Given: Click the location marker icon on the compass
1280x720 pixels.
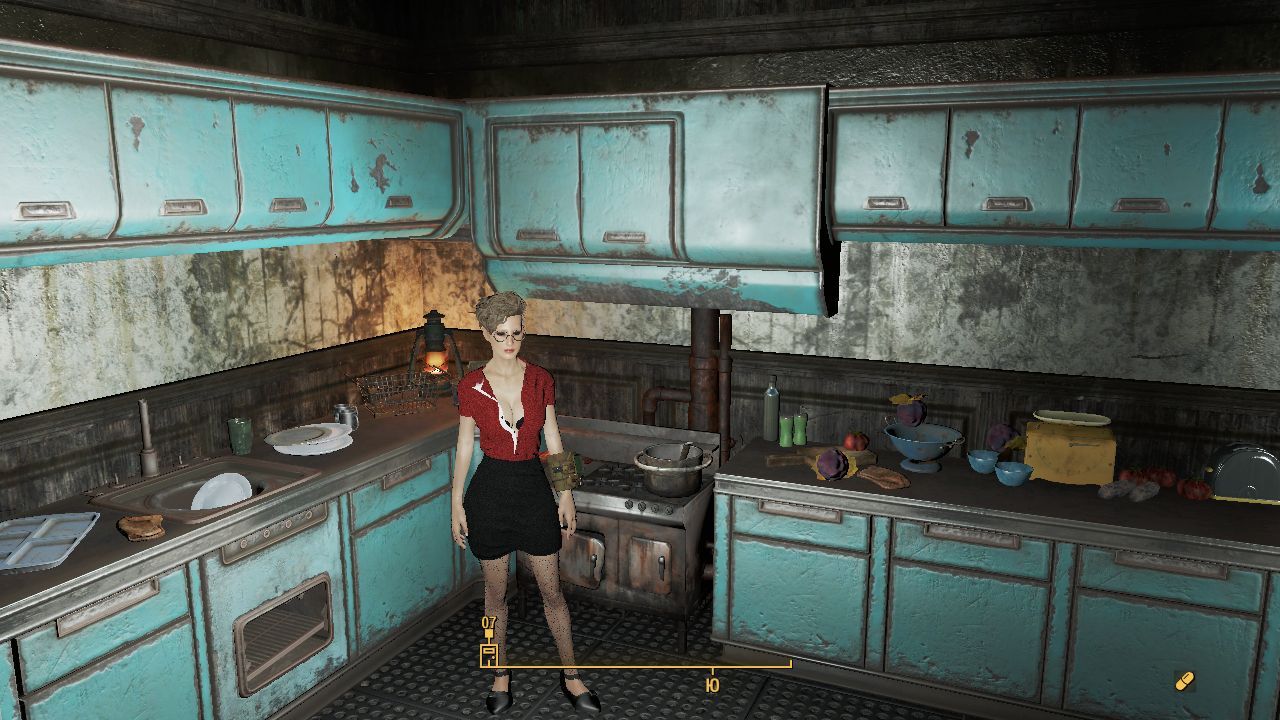Looking at the screenshot, I should tap(489, 654).
